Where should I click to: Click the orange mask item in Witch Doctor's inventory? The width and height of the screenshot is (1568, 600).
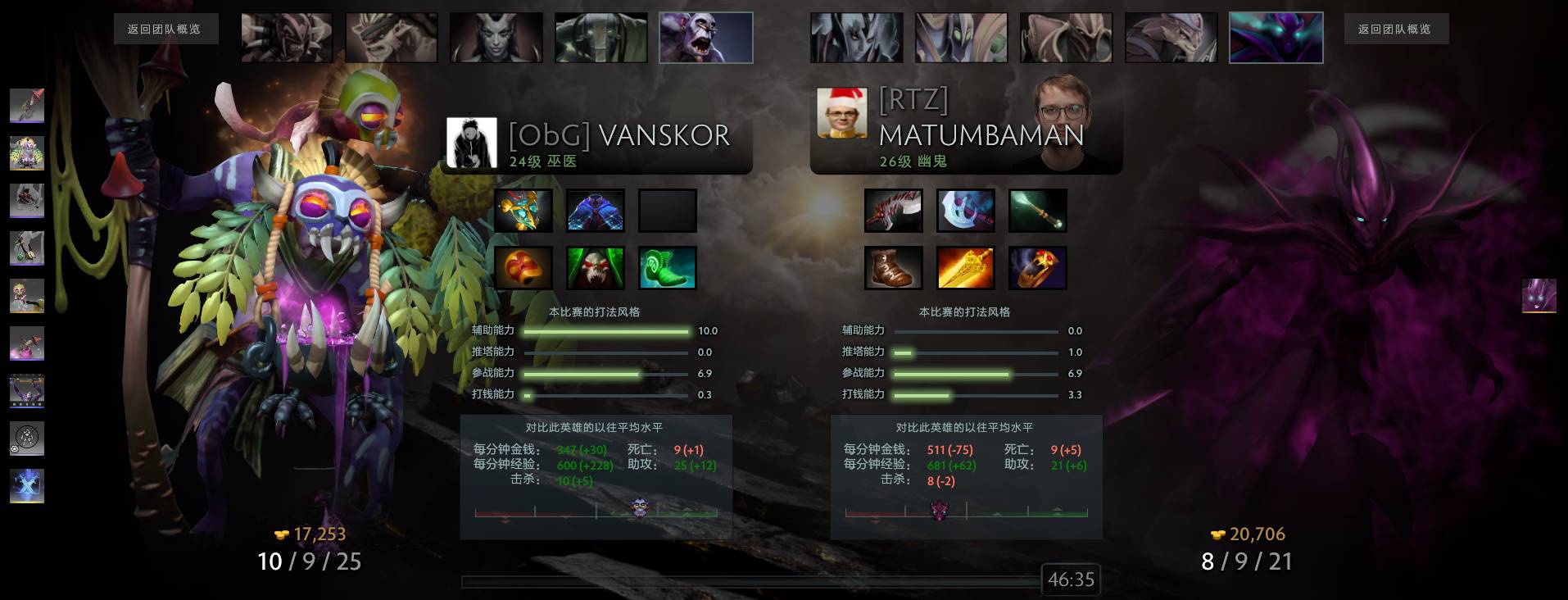coord(523,268)
